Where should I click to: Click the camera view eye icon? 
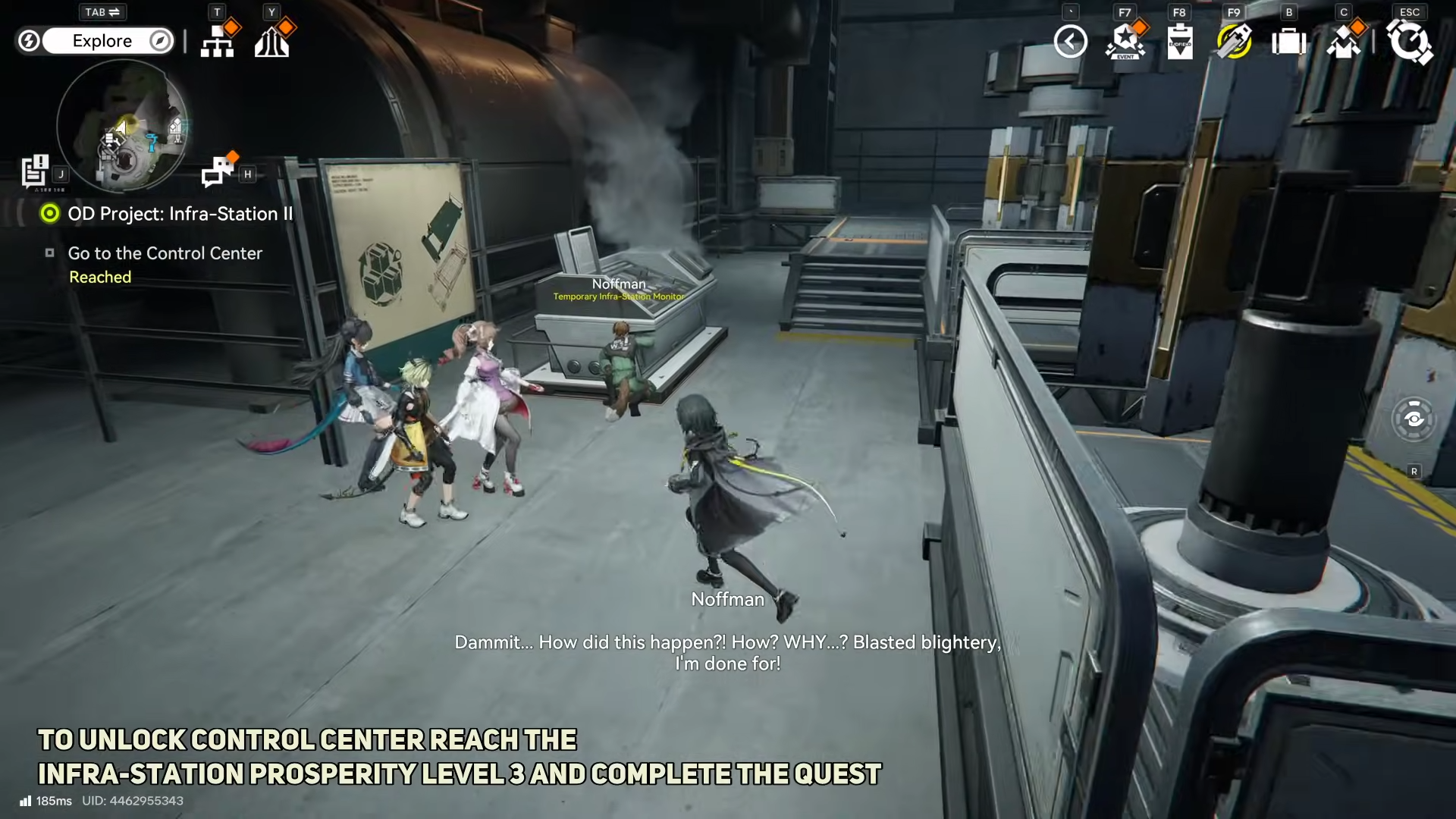[1414, 419]
